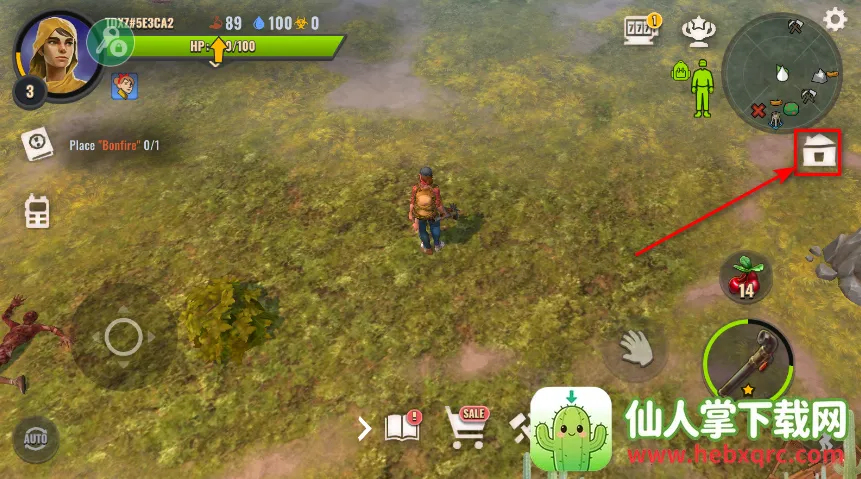
Task: Tap the green key lock icon
Action: click(111, 42)
